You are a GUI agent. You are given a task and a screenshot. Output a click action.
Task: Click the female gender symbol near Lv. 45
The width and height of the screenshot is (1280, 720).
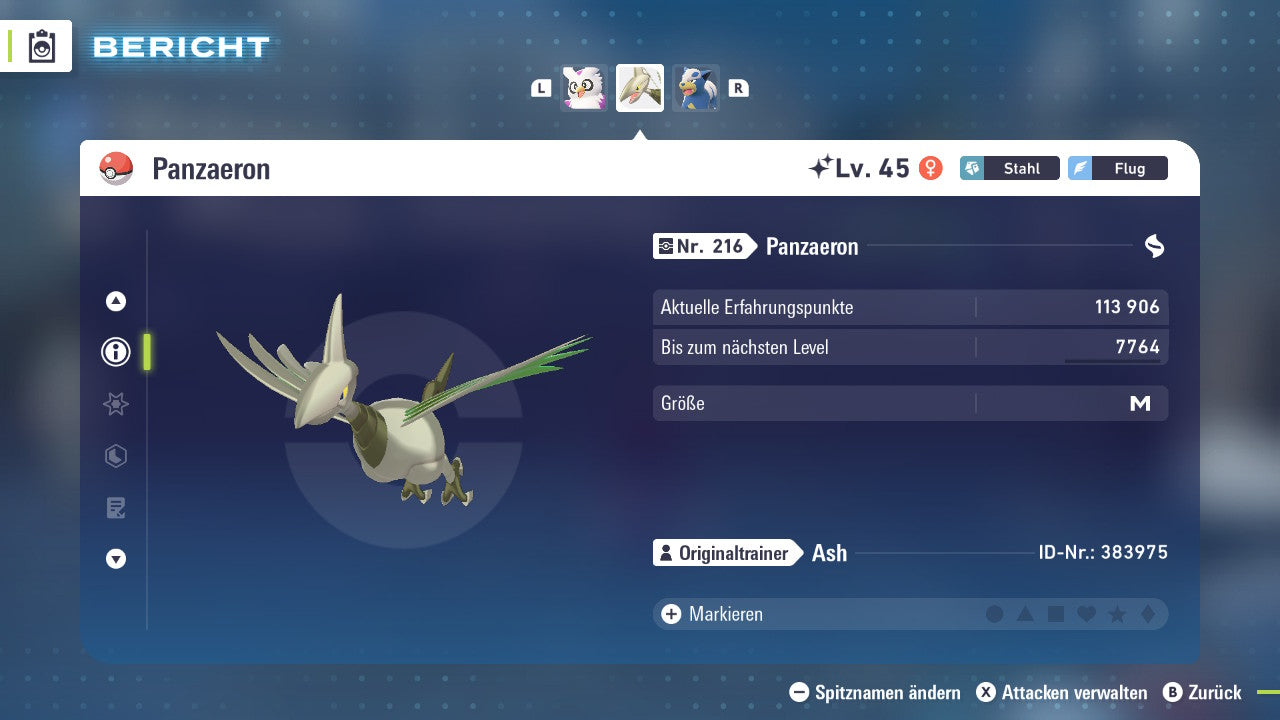932,168
